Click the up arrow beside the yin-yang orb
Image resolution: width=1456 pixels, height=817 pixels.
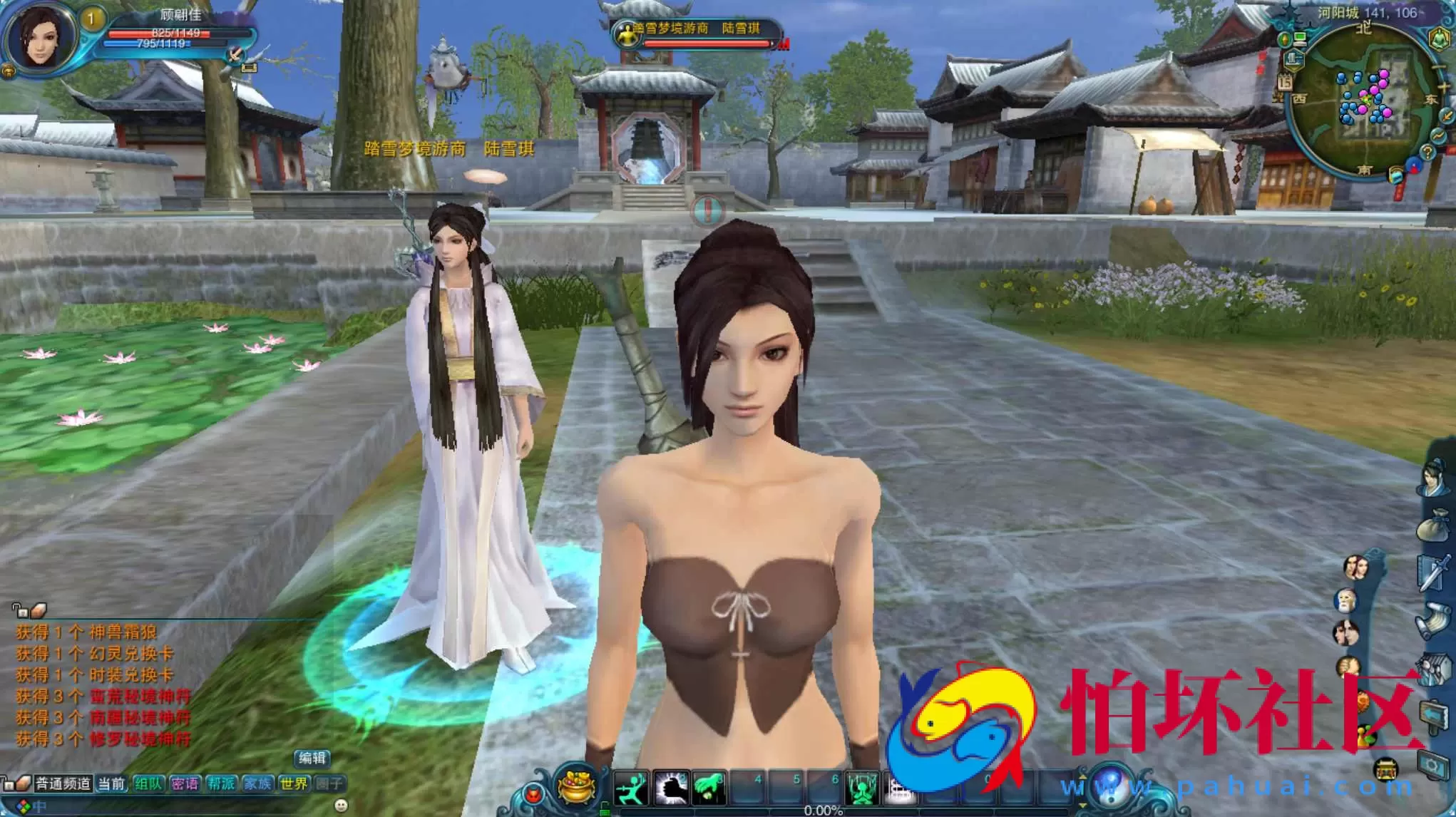coord(1082,776)
